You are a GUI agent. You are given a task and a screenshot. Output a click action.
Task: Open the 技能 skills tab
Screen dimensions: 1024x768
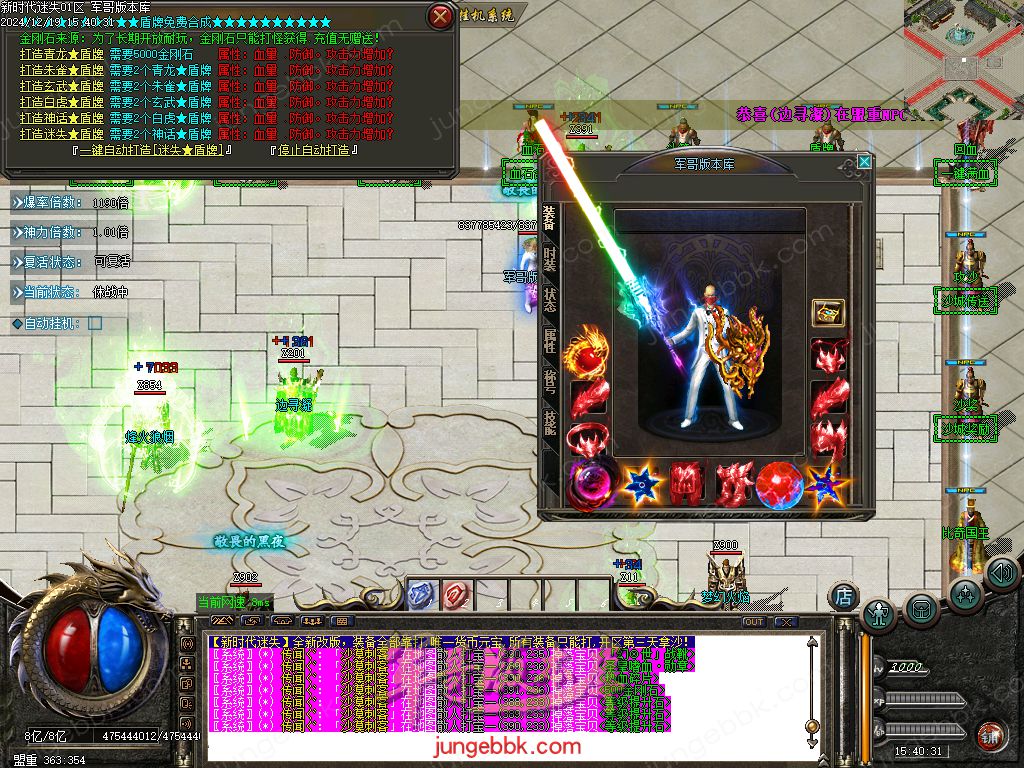[550, 421]
